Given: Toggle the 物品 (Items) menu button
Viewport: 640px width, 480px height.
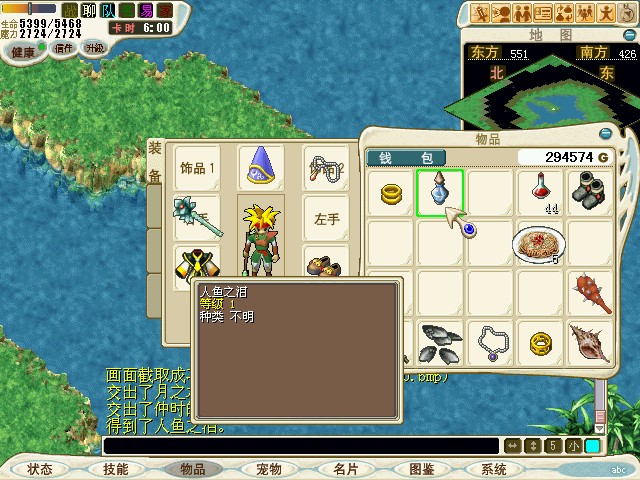Looking at the screenshot, I should click(x=192, y=469).
